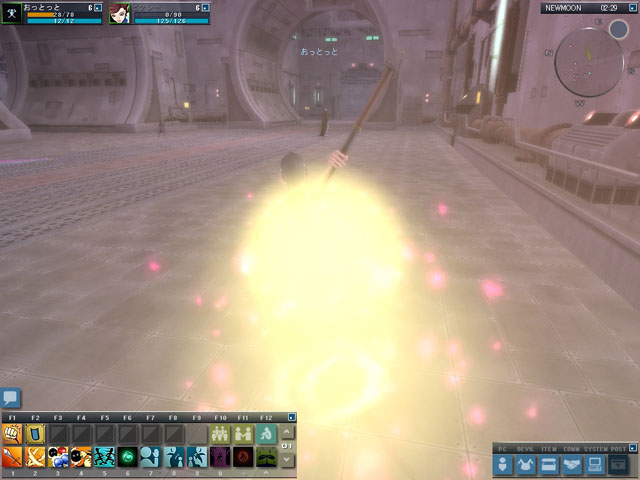Open the COMM handshake menu
This screenshot has height=480, width=640.
coord(571,464)
